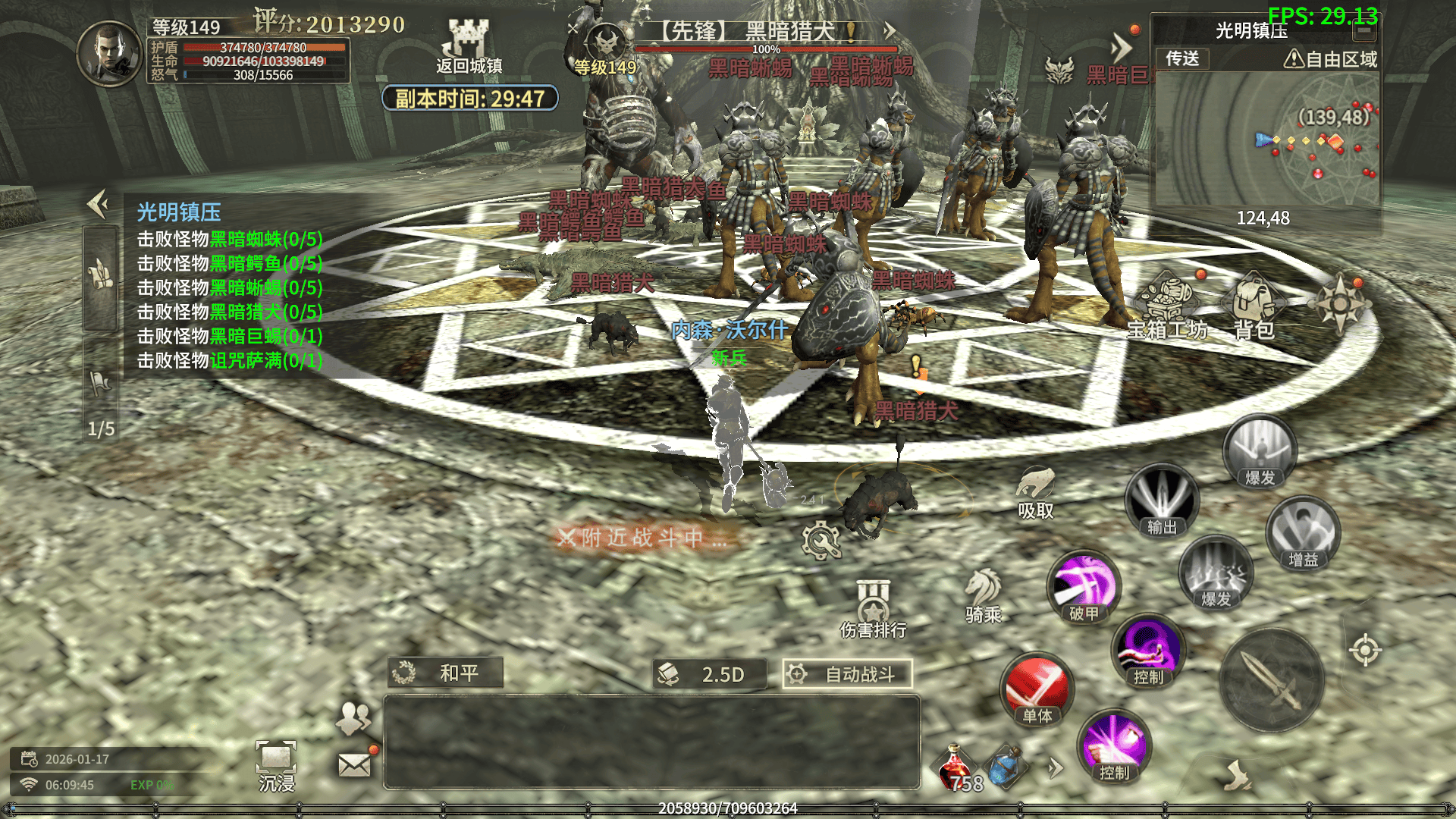This screenshot has width=1456, height=819.
Task: Open the mail envelope icon
Action: pos(354,765)
